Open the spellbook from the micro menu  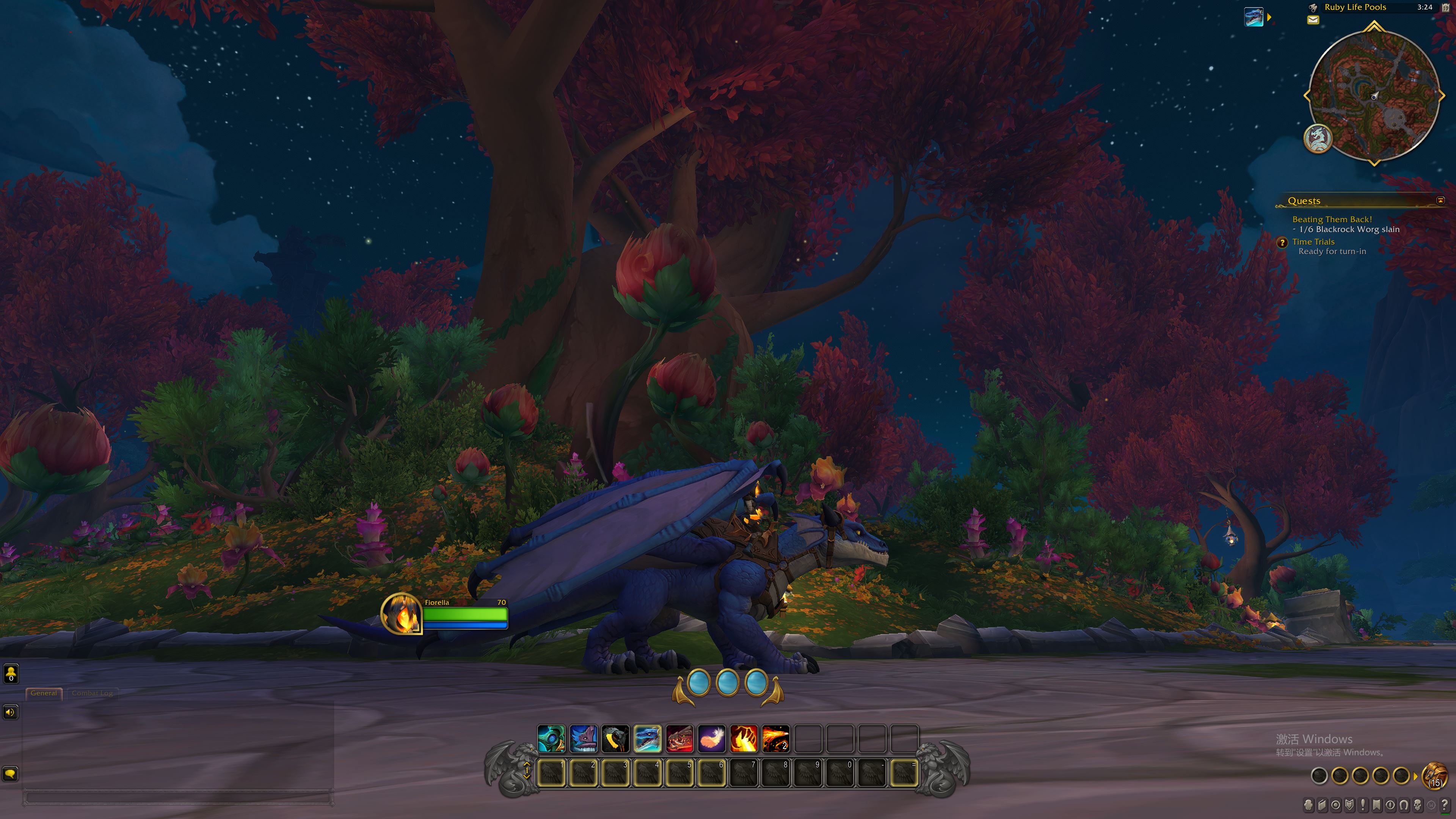(x=1322, y=804)
